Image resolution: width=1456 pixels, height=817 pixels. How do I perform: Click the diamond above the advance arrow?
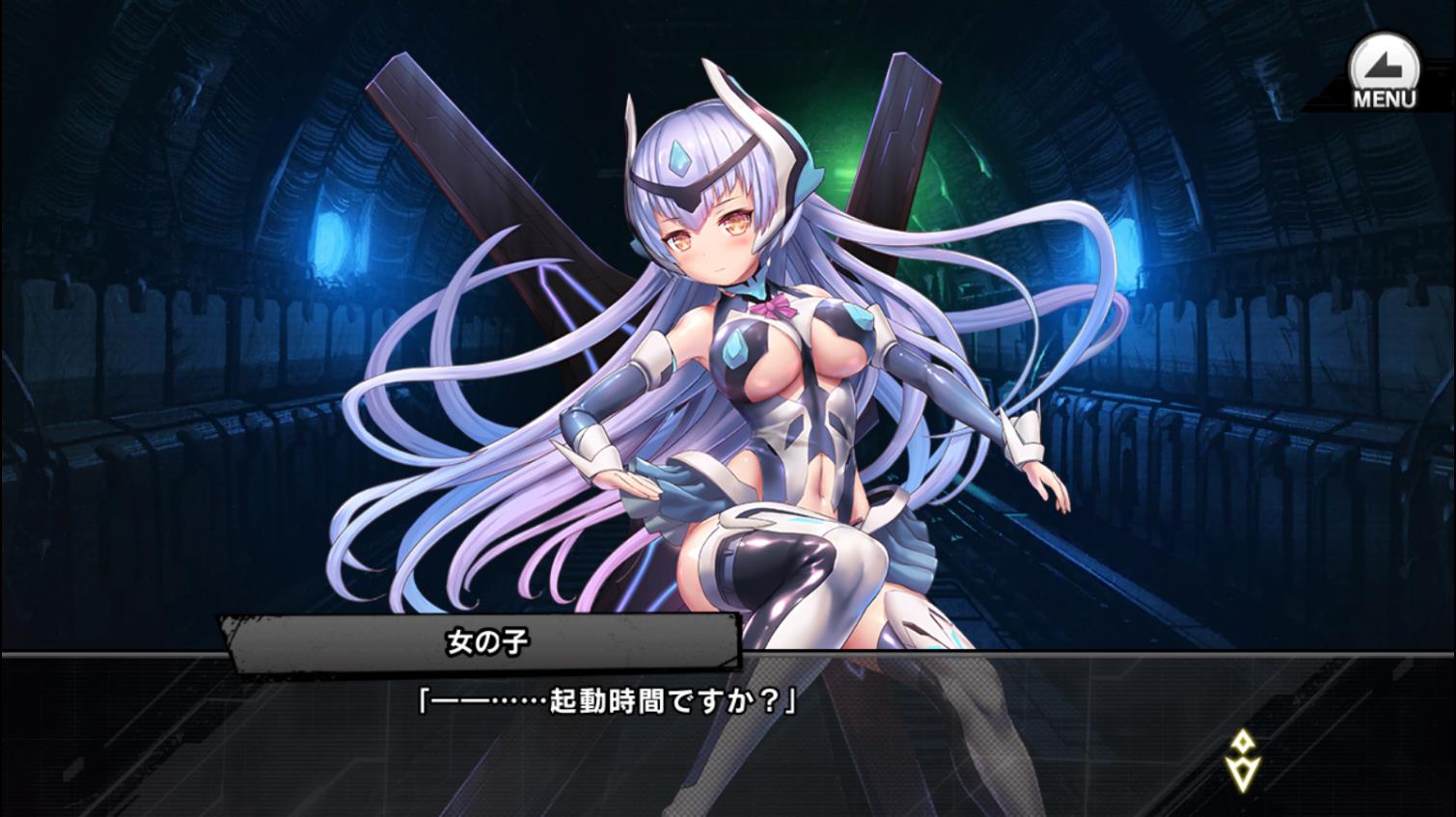(x=1241, y=741)
